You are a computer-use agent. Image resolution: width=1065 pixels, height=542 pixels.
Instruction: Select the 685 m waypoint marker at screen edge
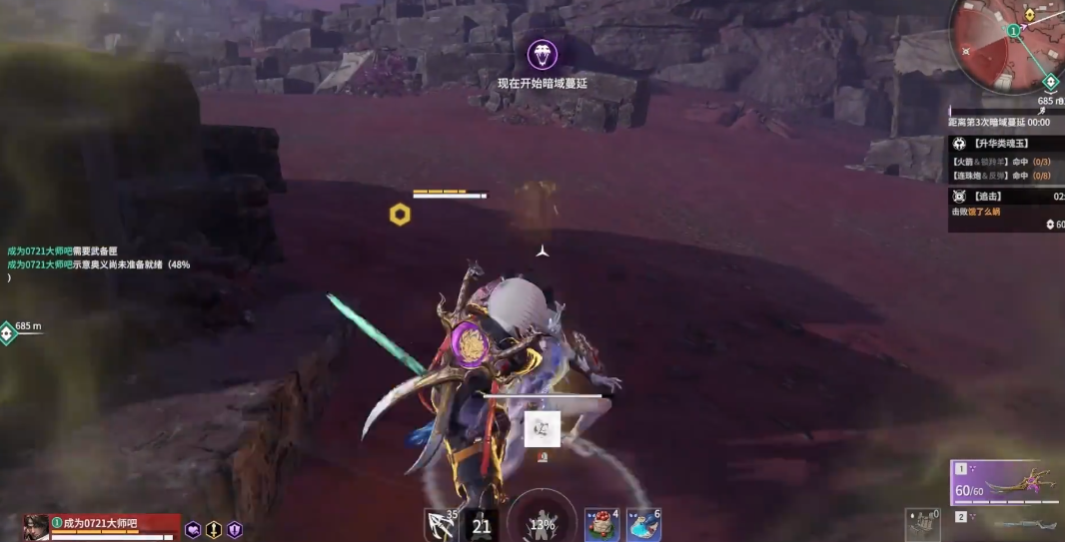(8, 332)
